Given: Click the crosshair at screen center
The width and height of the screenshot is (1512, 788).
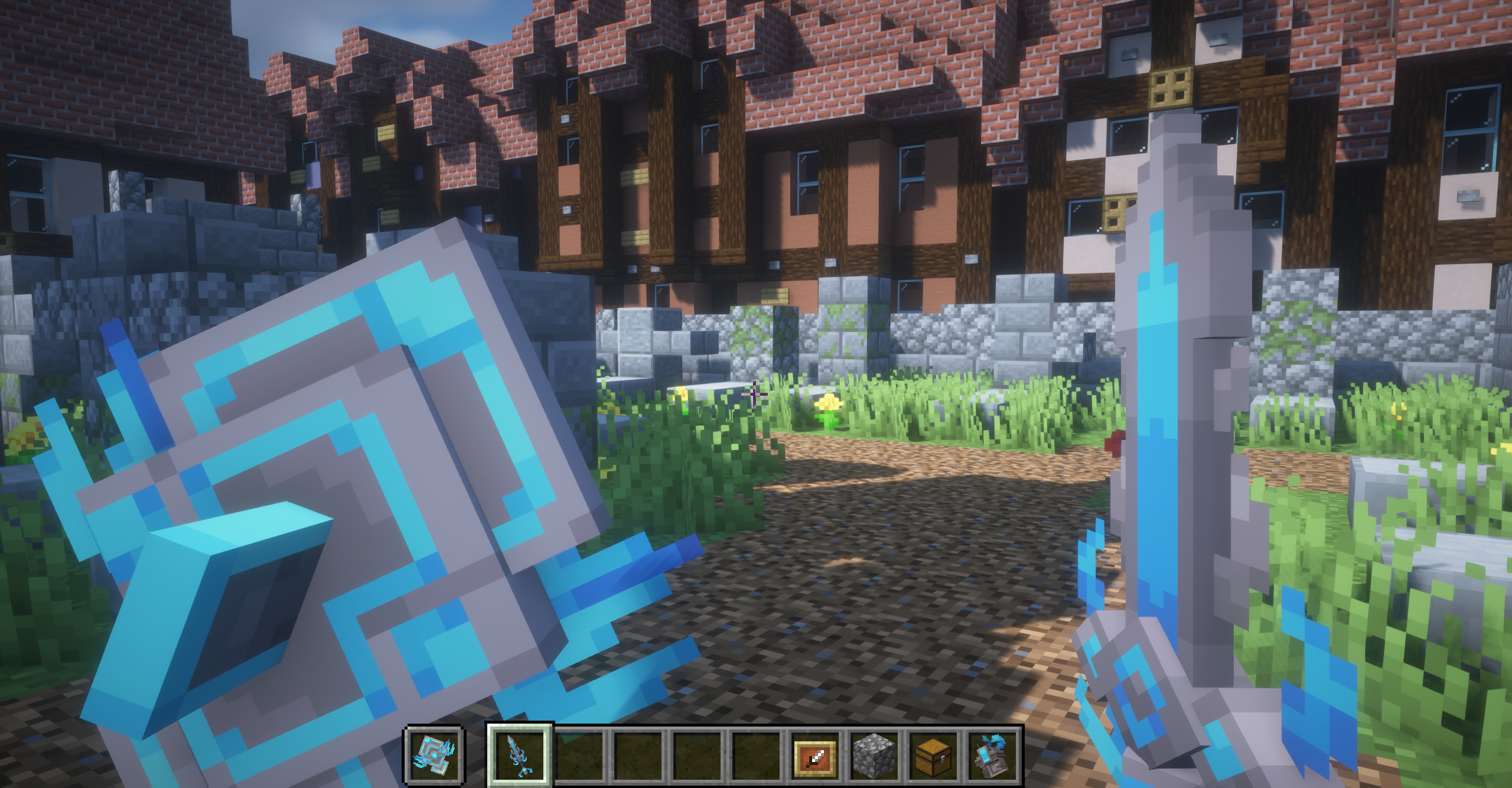Looking at the screenshot, I should [x=755, y=394].
